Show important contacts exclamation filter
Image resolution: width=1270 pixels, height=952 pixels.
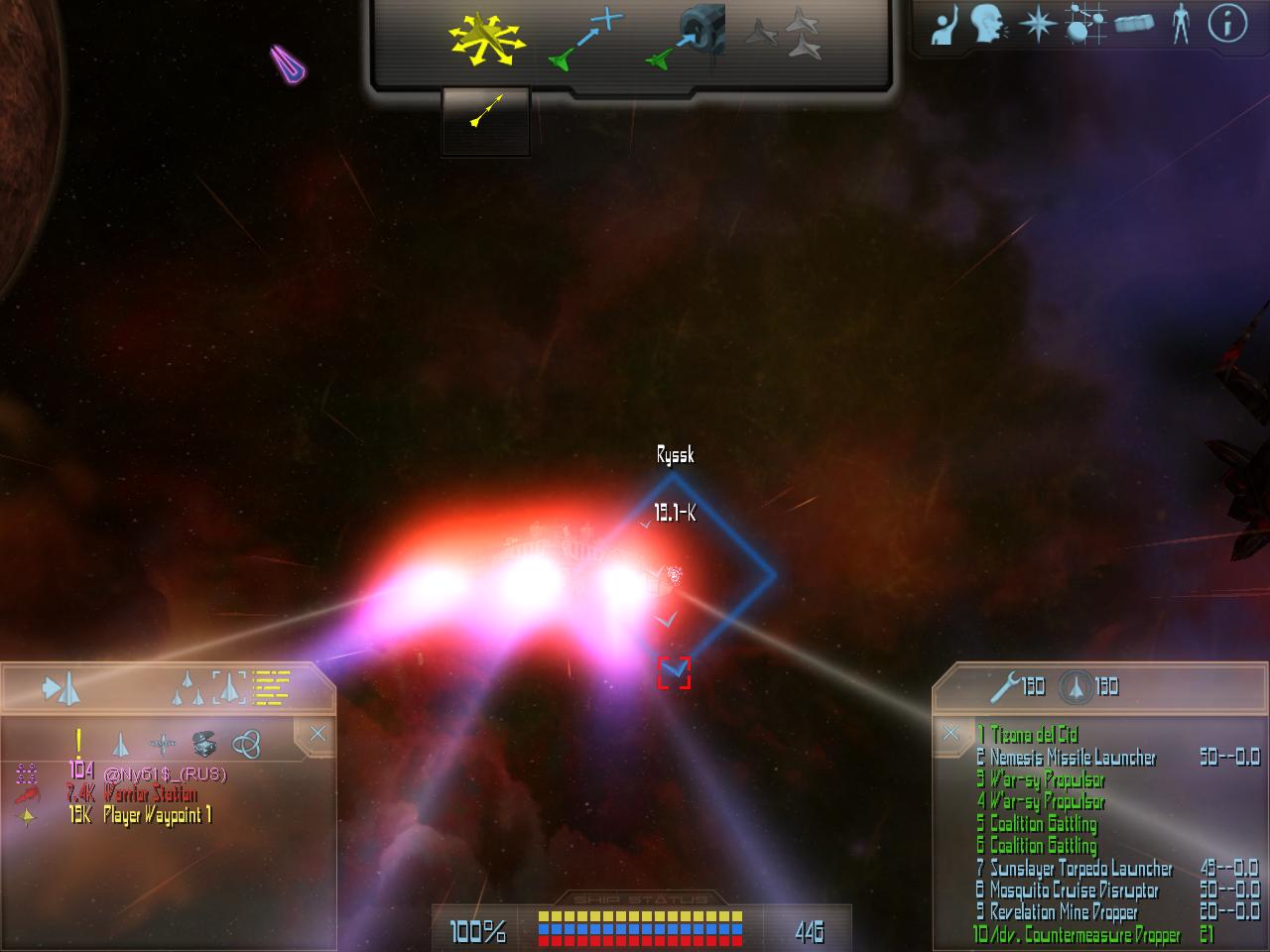[x=78, y=742]
